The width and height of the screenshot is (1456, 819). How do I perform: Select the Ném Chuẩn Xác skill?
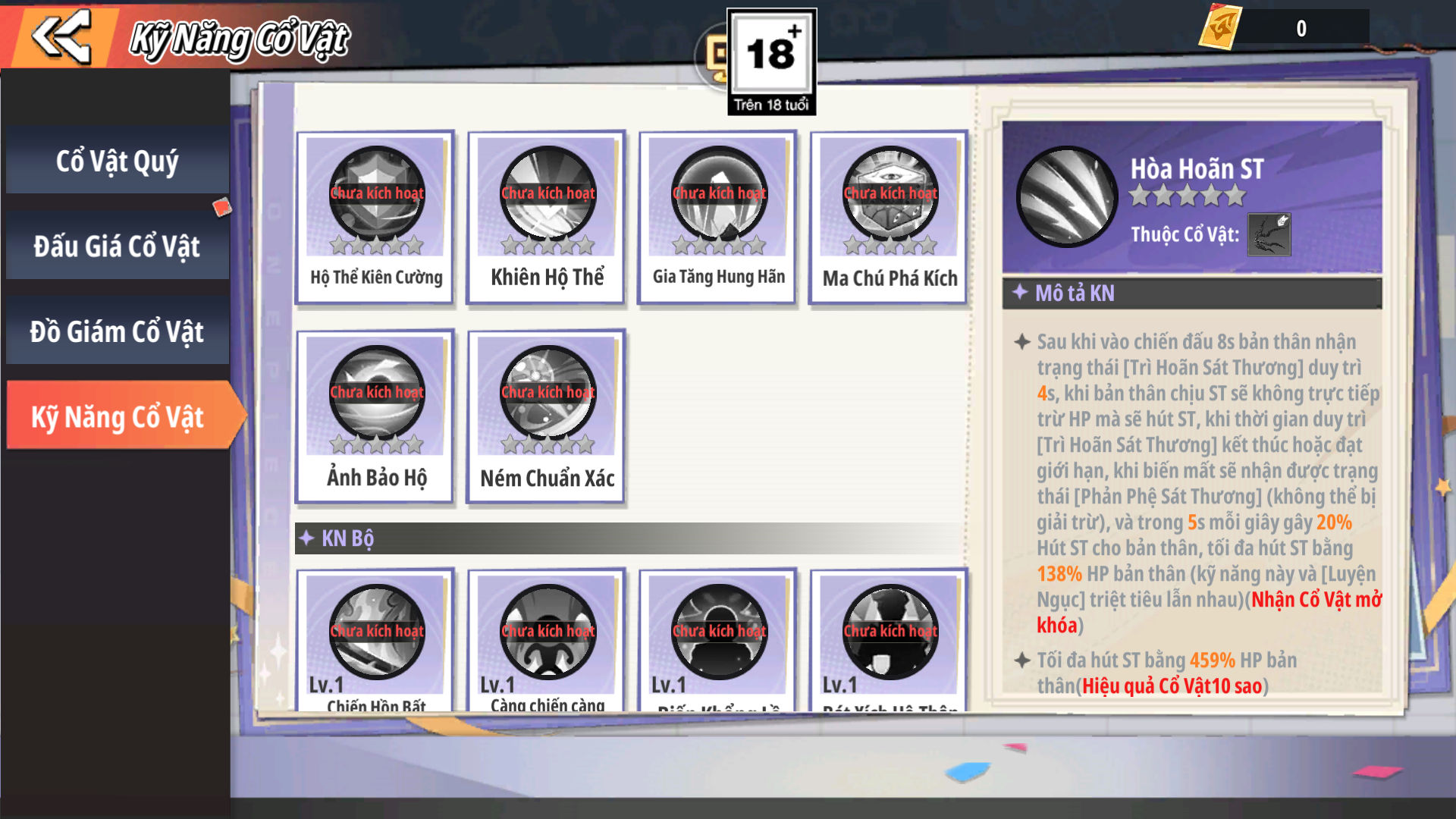[x=547, y=416]
